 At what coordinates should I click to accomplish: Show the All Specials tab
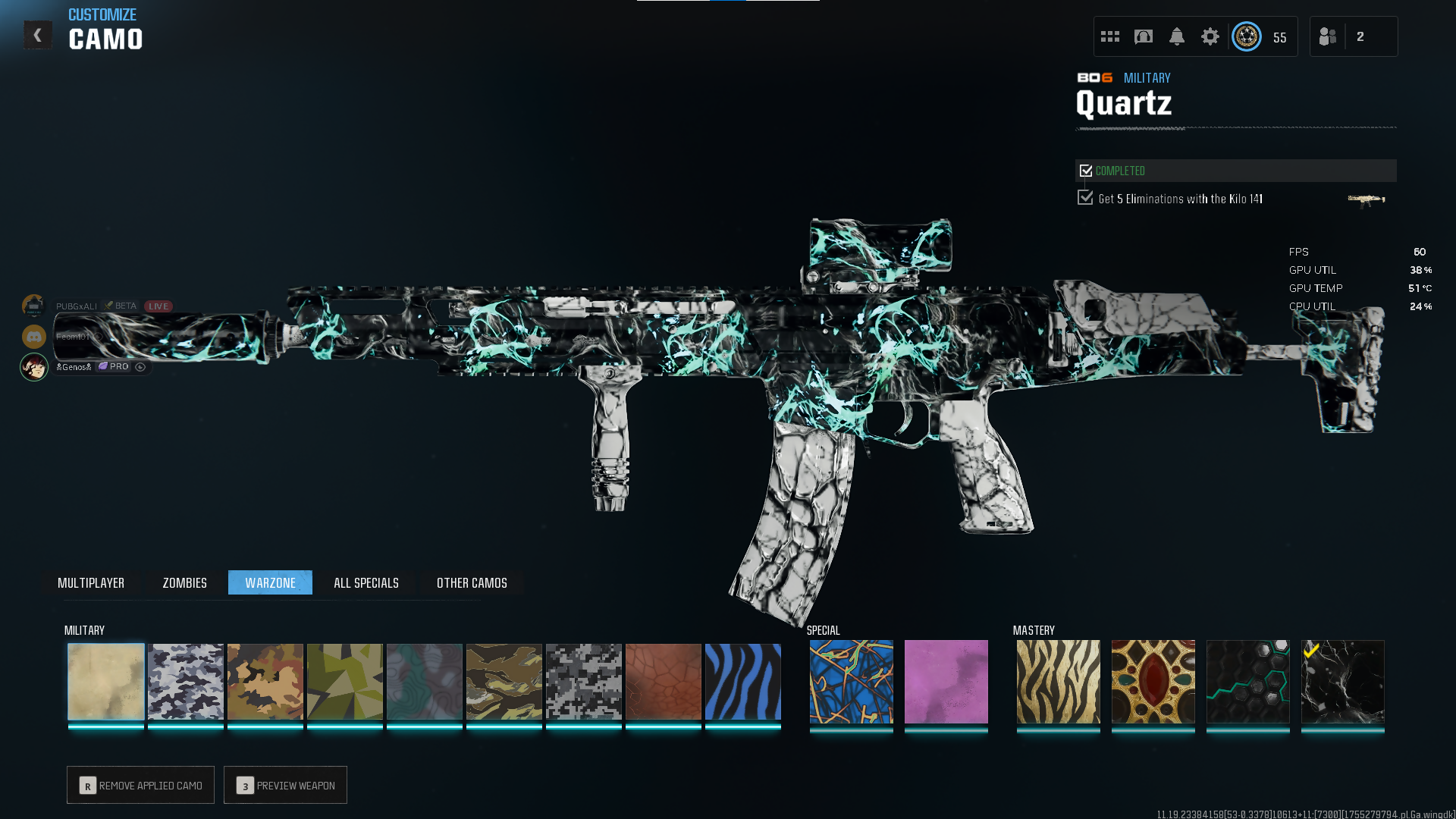366,582
